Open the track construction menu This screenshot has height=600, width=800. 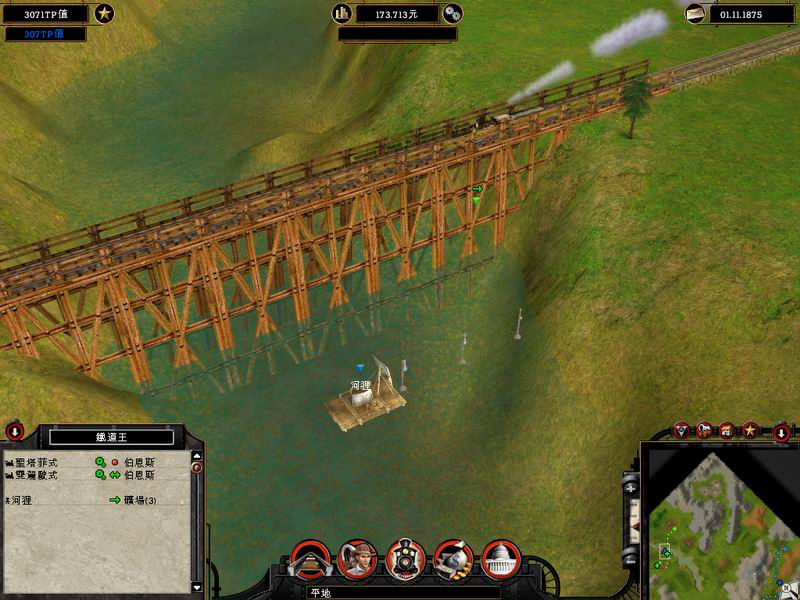(x=309, y=559)
